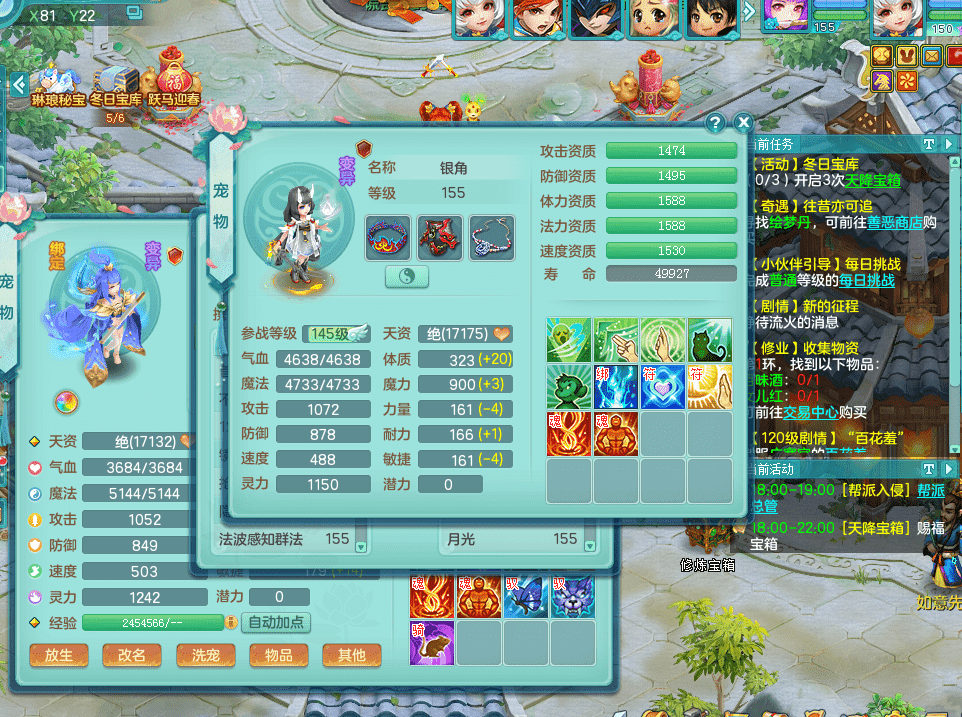Select the purple rat mount skill icon
The image size is (962, 717).
[x=431, y=640]
